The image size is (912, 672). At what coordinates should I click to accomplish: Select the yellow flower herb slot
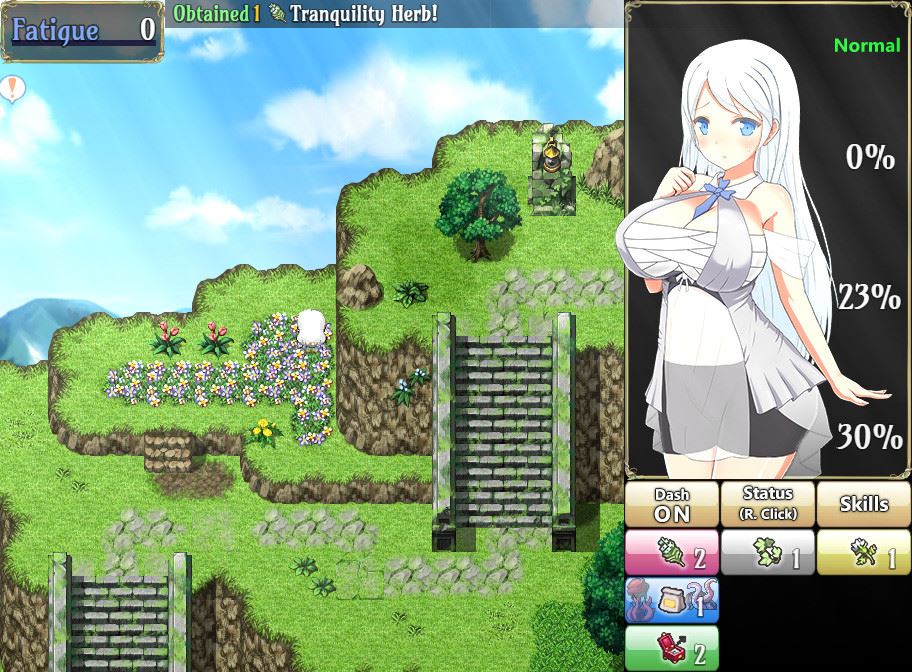864,552
